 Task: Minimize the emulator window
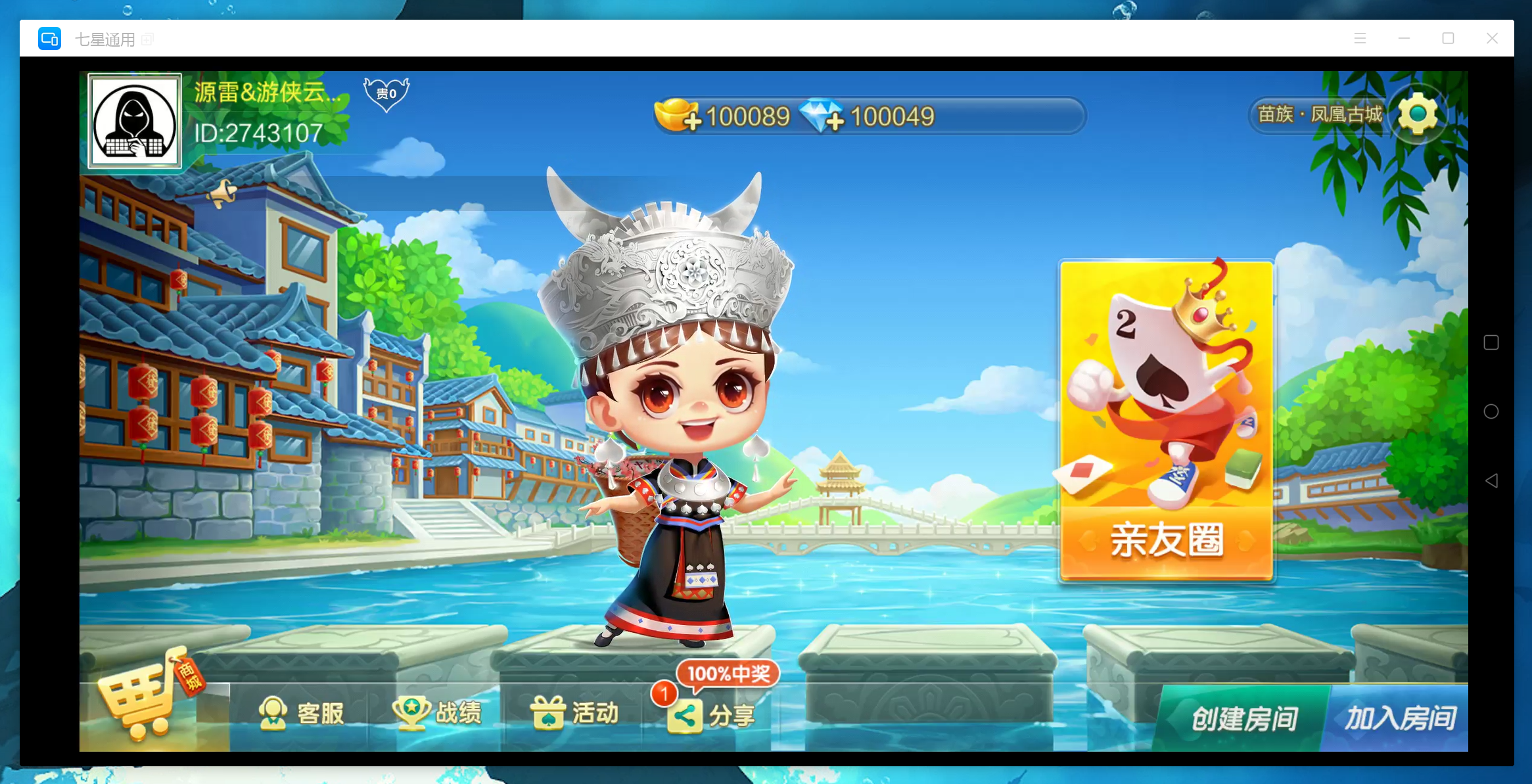click(x=1404, y=39)
